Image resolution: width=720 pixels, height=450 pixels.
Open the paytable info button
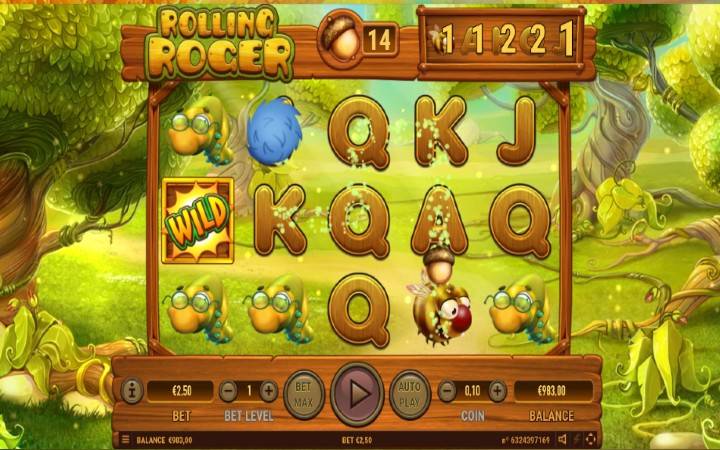point(130,391)
